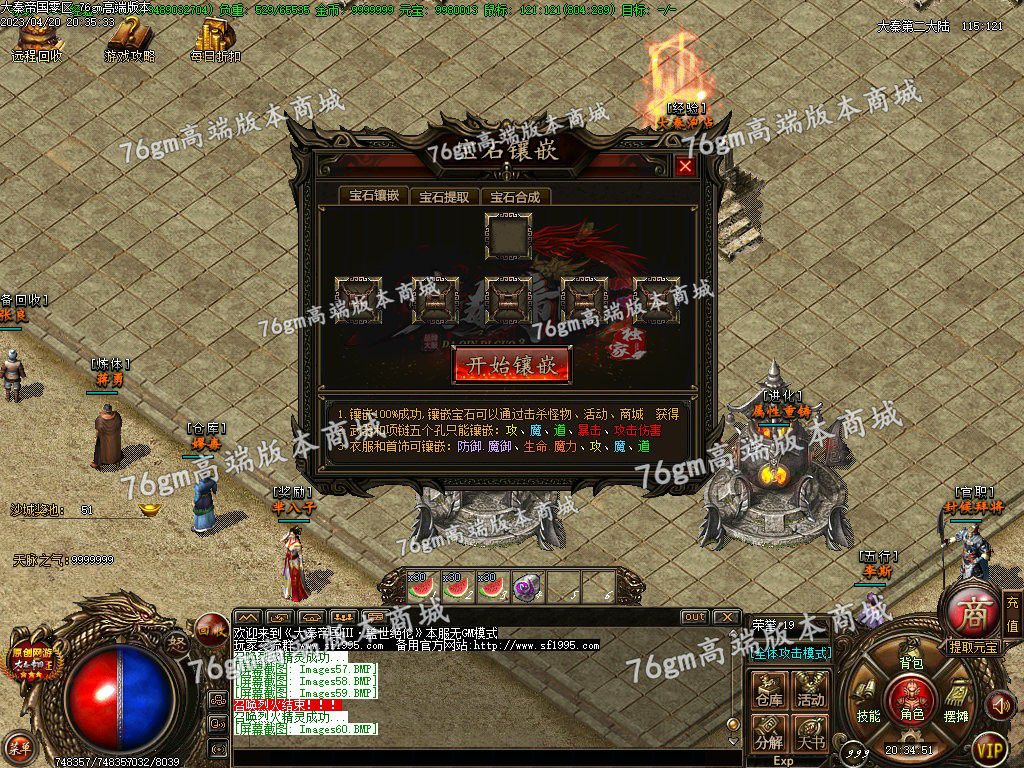
Task: Open the 菜单 menu button
Action: [19, 745]
